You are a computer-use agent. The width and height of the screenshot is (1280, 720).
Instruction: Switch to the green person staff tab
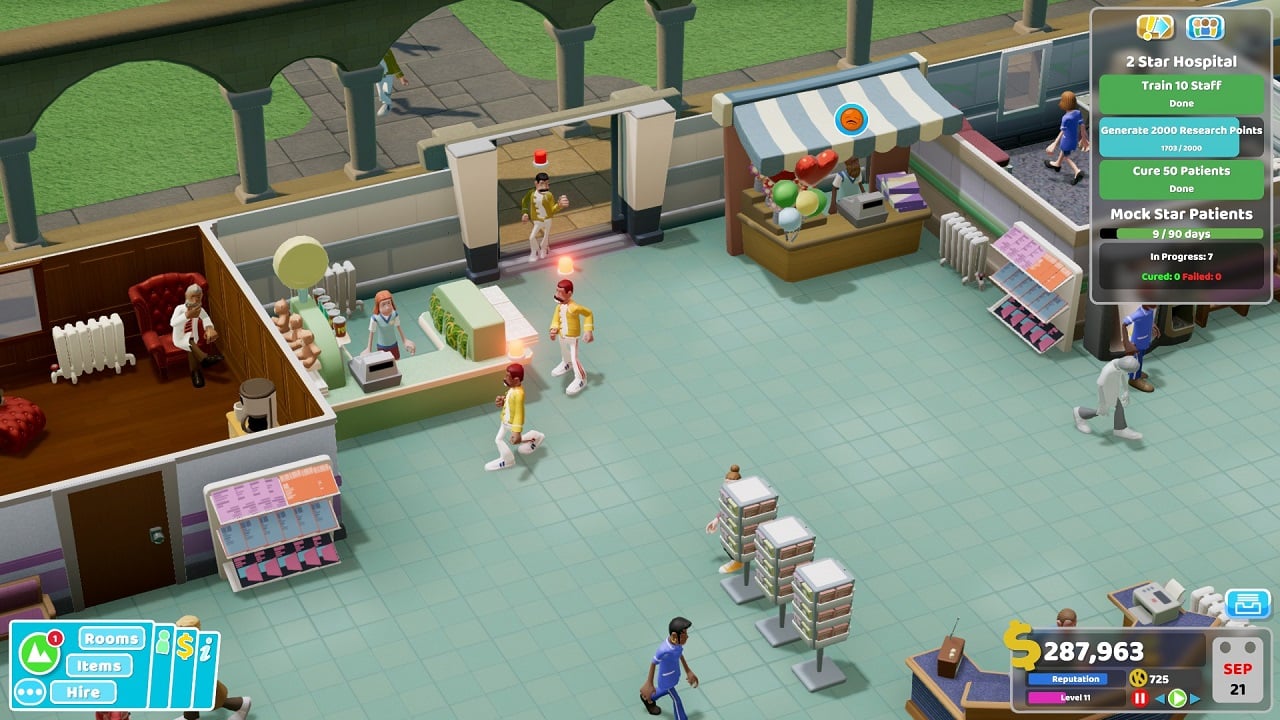coord(163,644)
